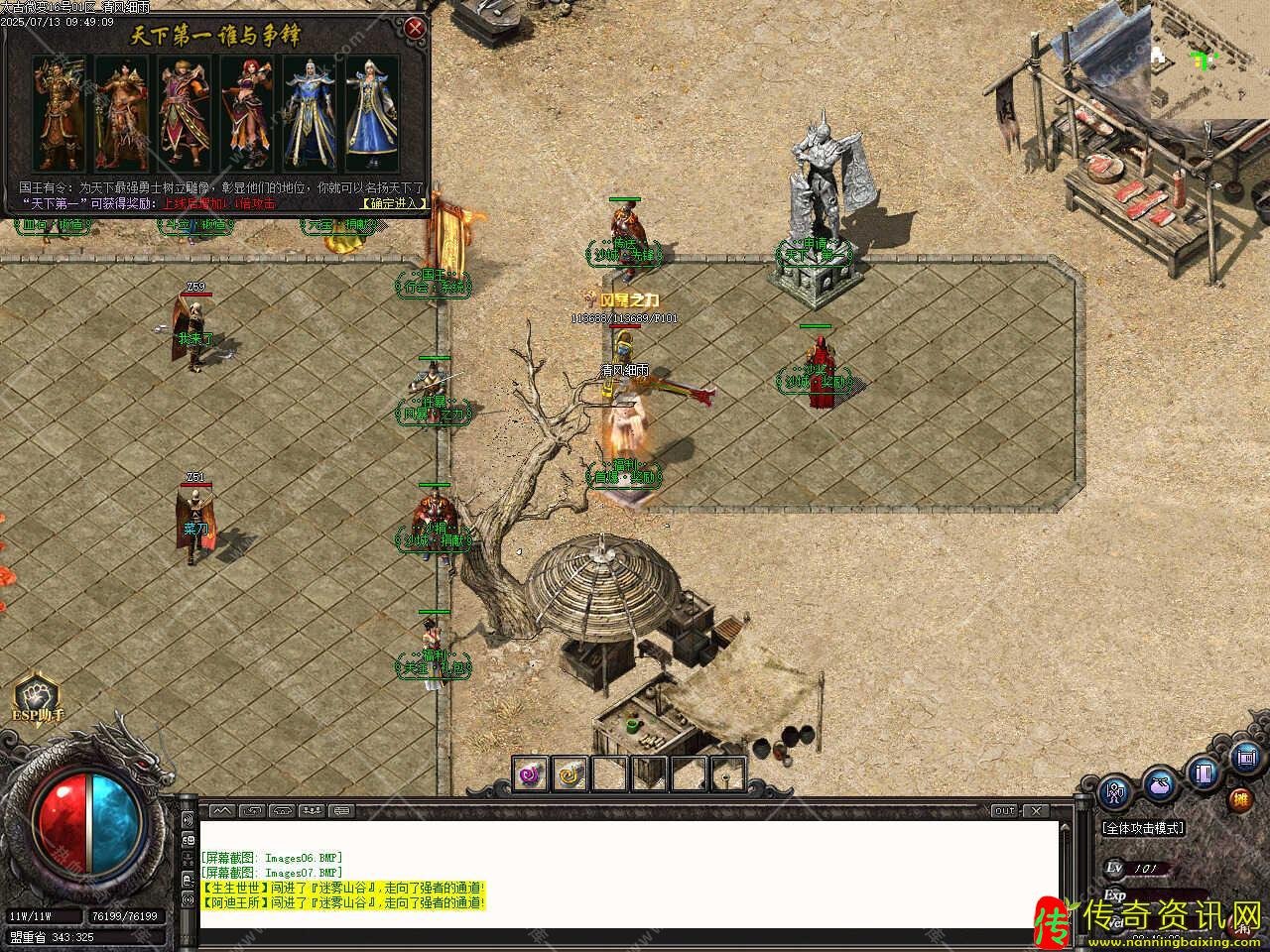Open the skill book icon
The image size is (1270, 952).
(x=1205, y=773)
